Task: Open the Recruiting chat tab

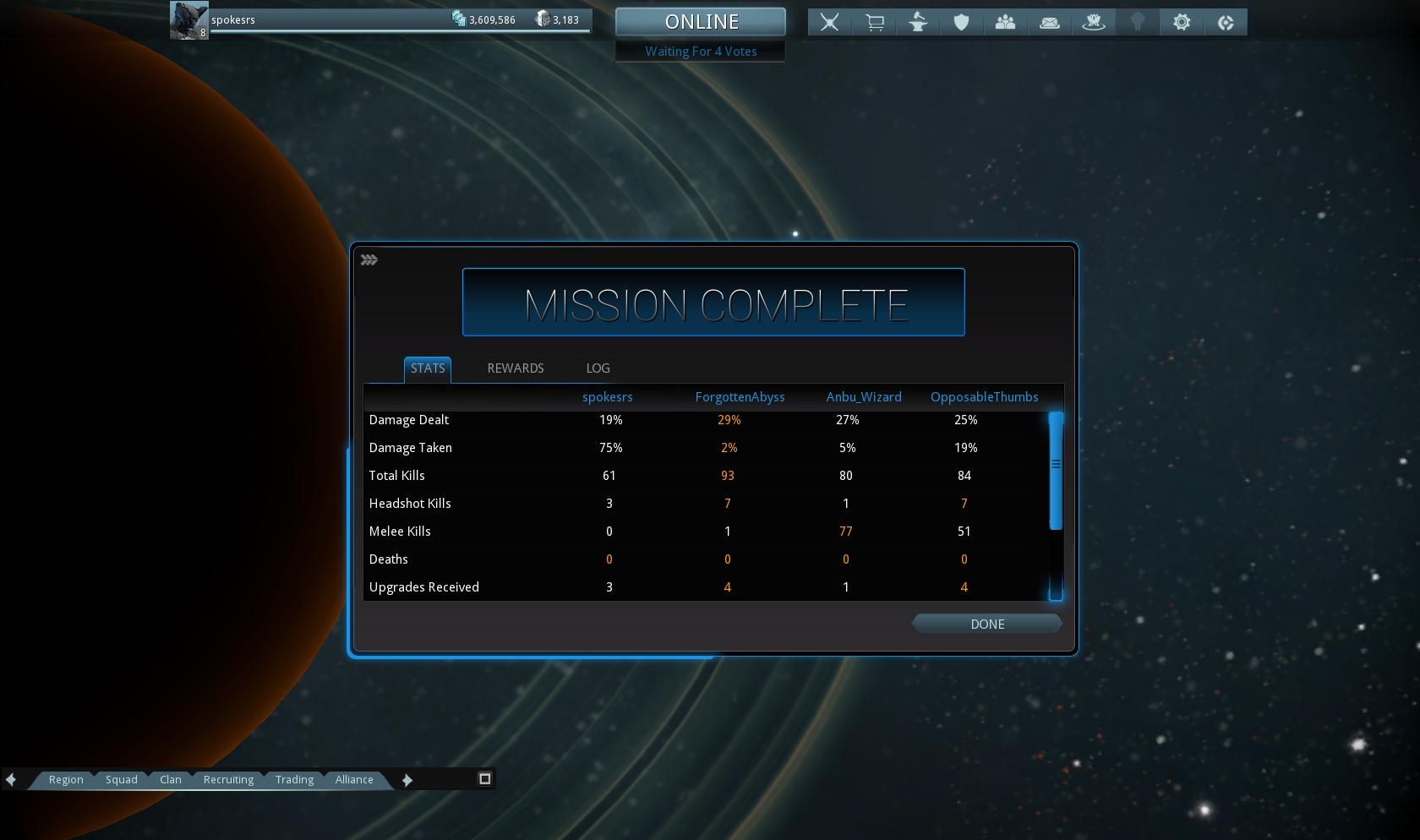Action: 228,780
